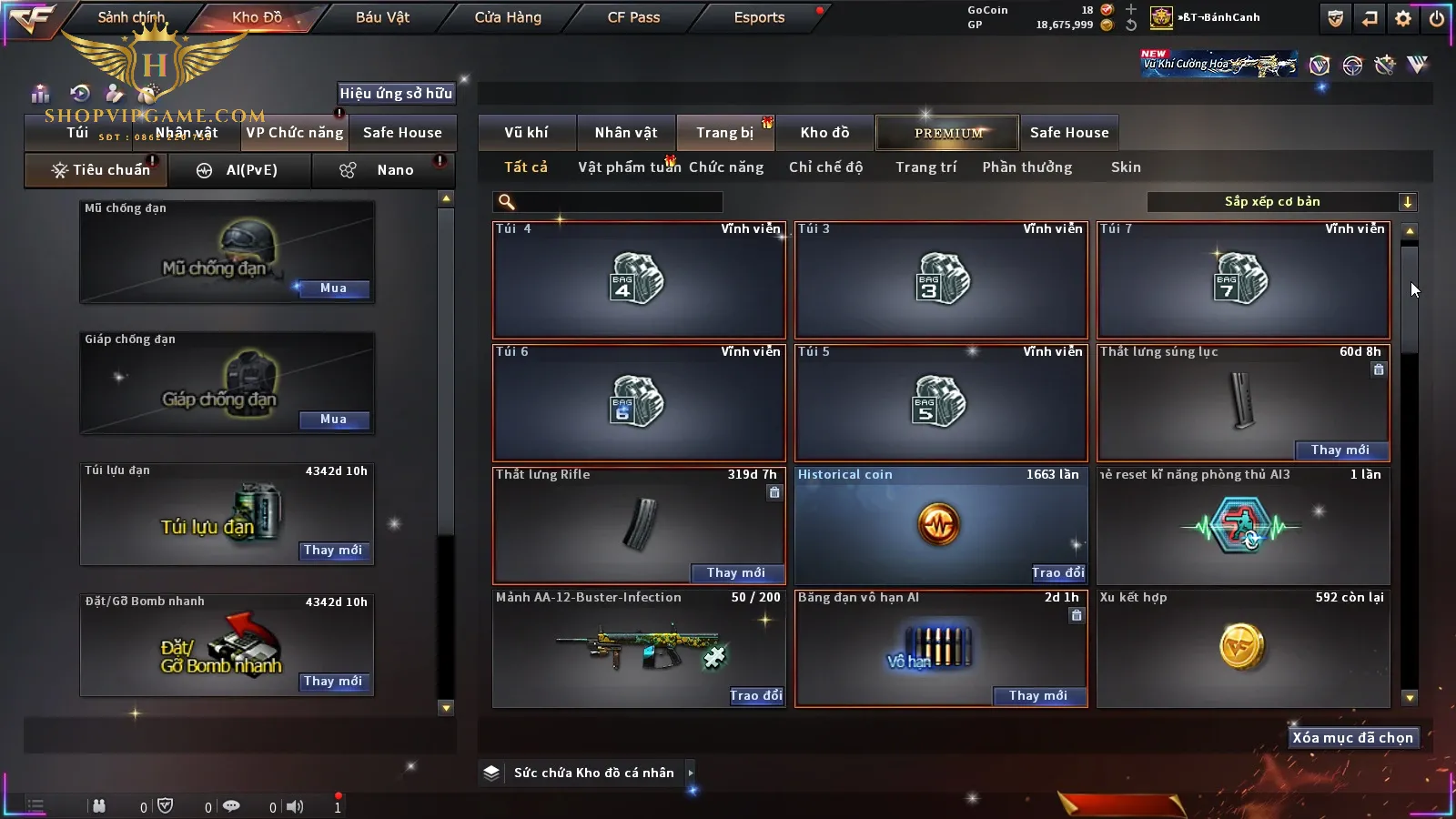Open the Safe House tab beside PREMIUM
1456x819 pixels.
point(1069,133)
